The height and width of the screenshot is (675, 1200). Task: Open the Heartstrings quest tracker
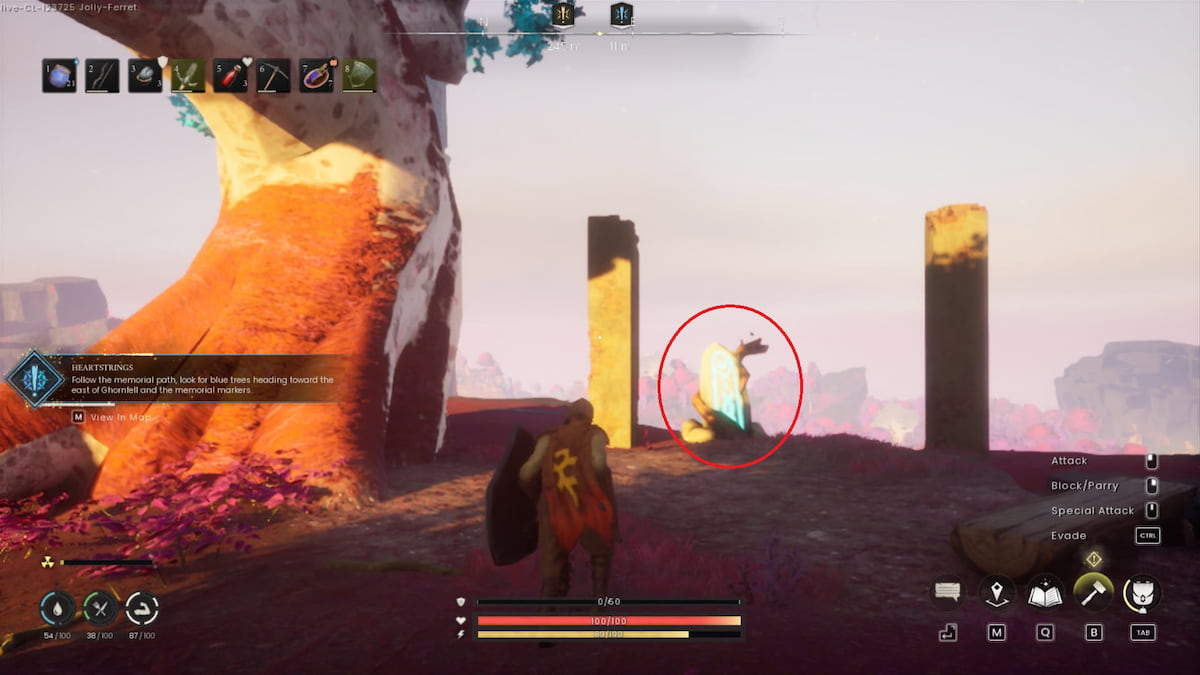(36, 379)
